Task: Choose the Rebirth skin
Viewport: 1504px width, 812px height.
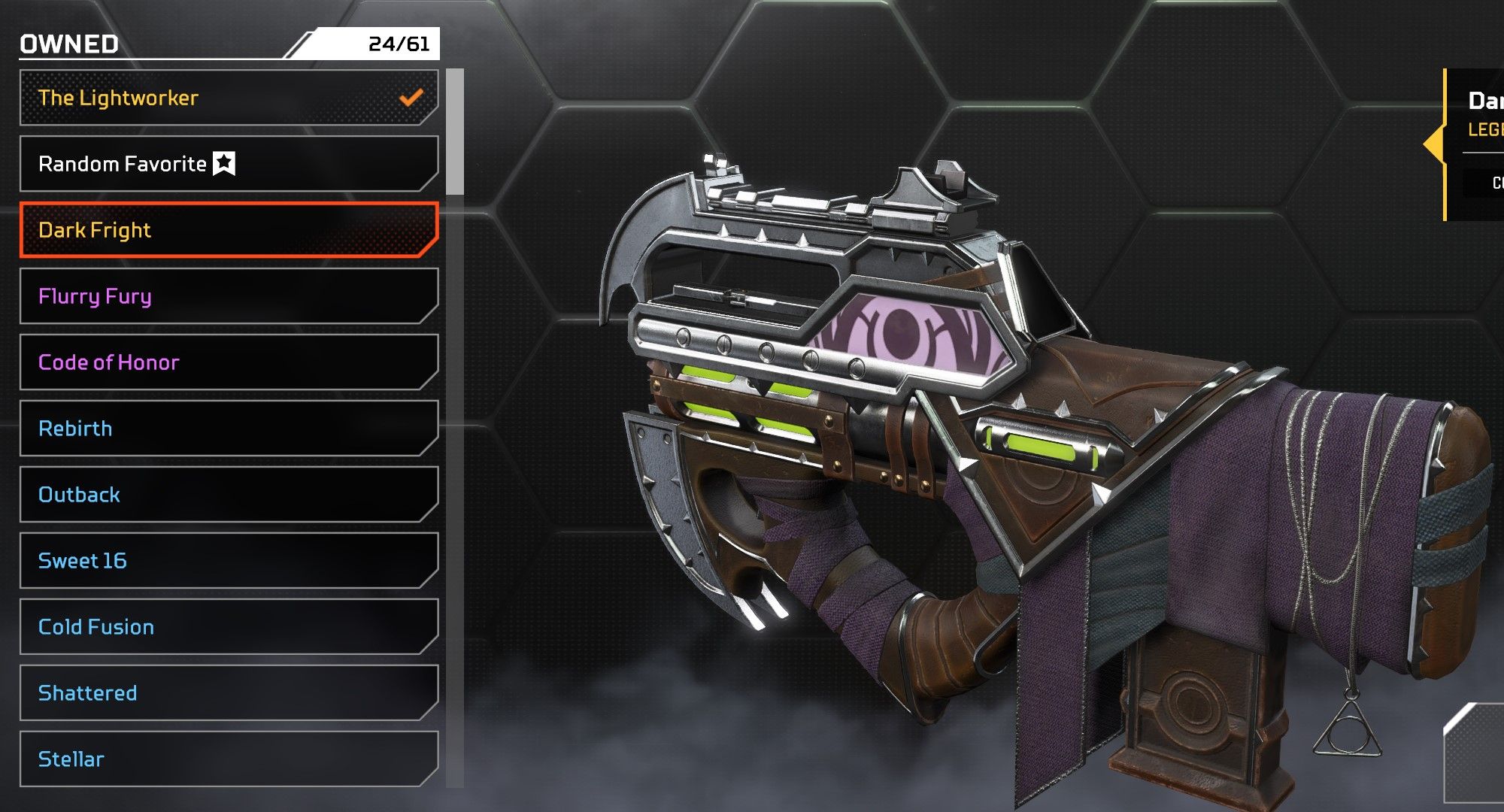Action: click(229, 429)
